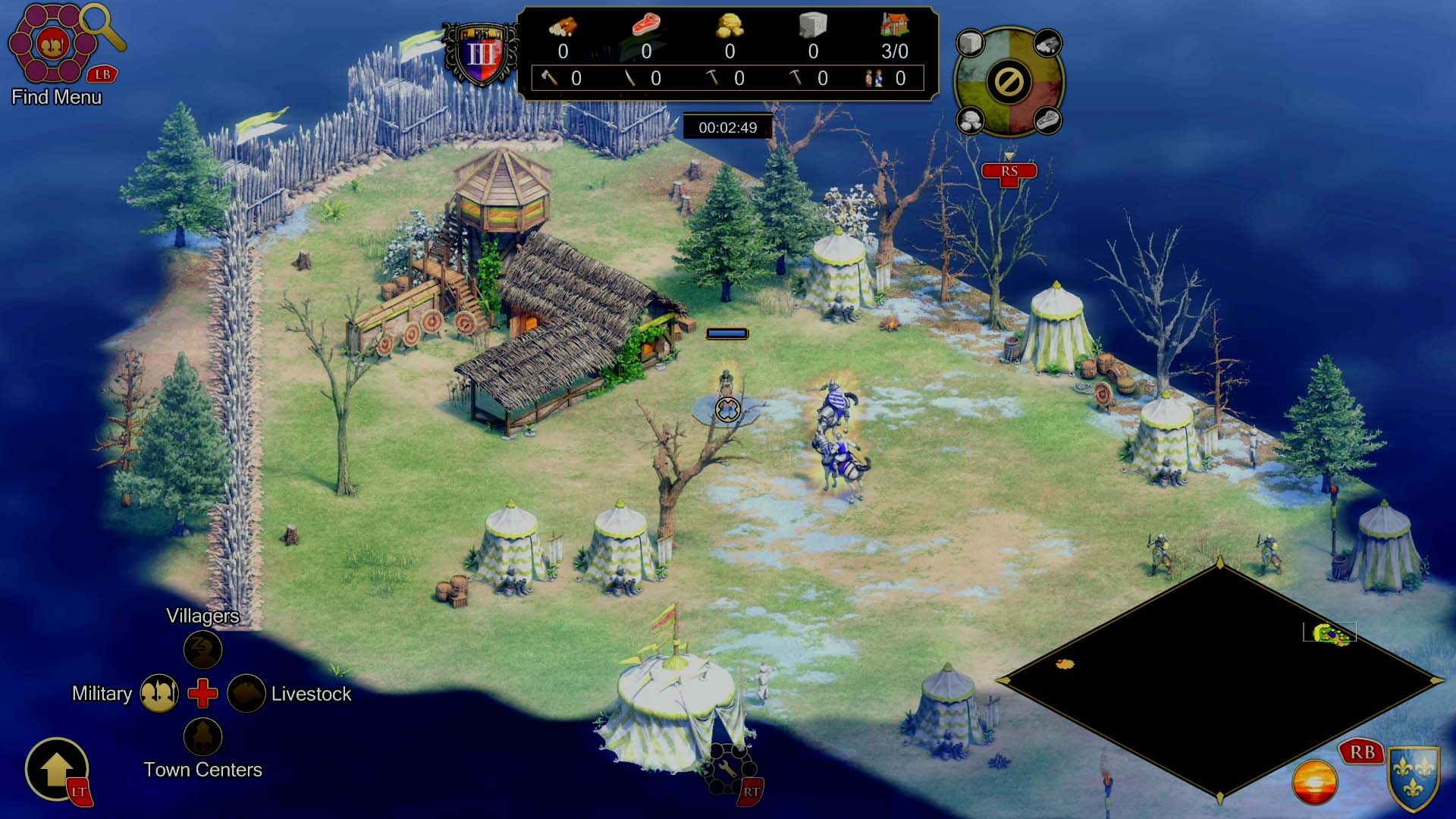Select the meat icon on resource wheel
Viewport: 1456px width, 819px height.
[x=1047, y=120]
